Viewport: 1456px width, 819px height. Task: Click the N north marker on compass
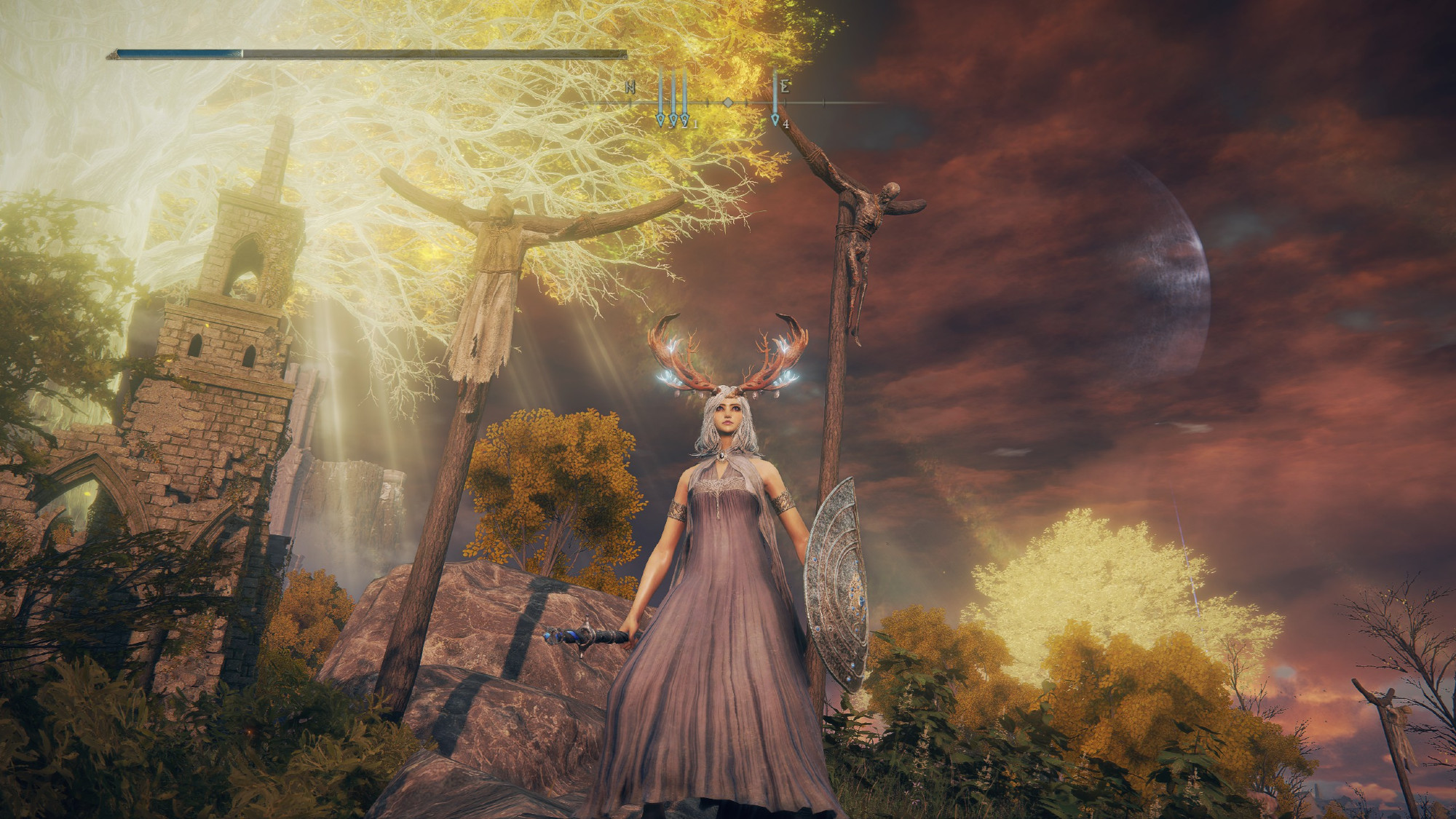tap(630, 87)
